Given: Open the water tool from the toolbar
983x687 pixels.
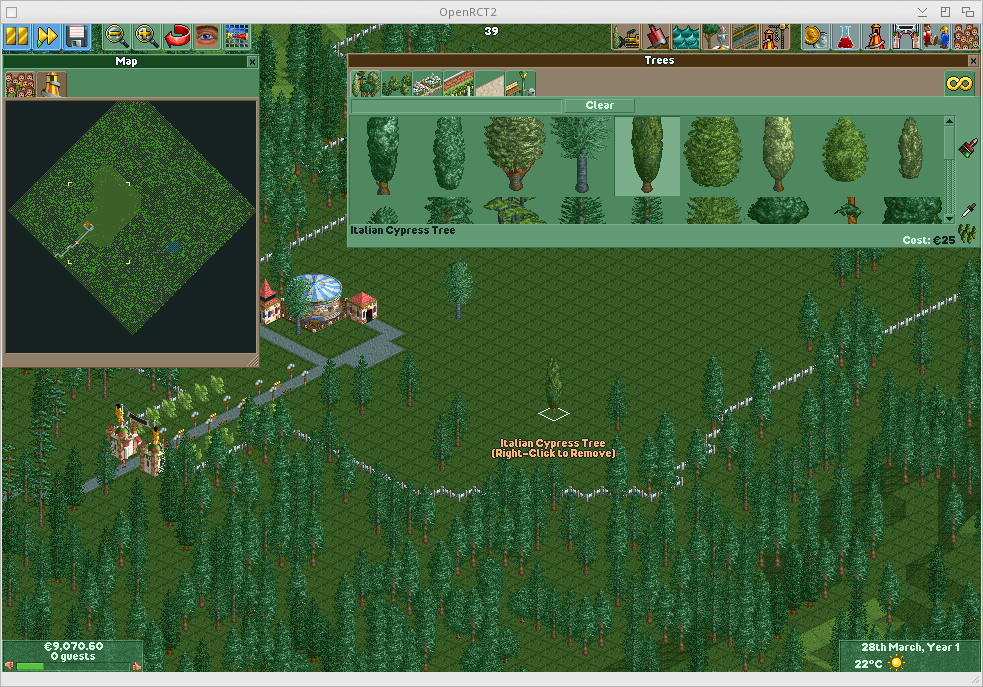Looking at the screenshot, I should [686, 38].
